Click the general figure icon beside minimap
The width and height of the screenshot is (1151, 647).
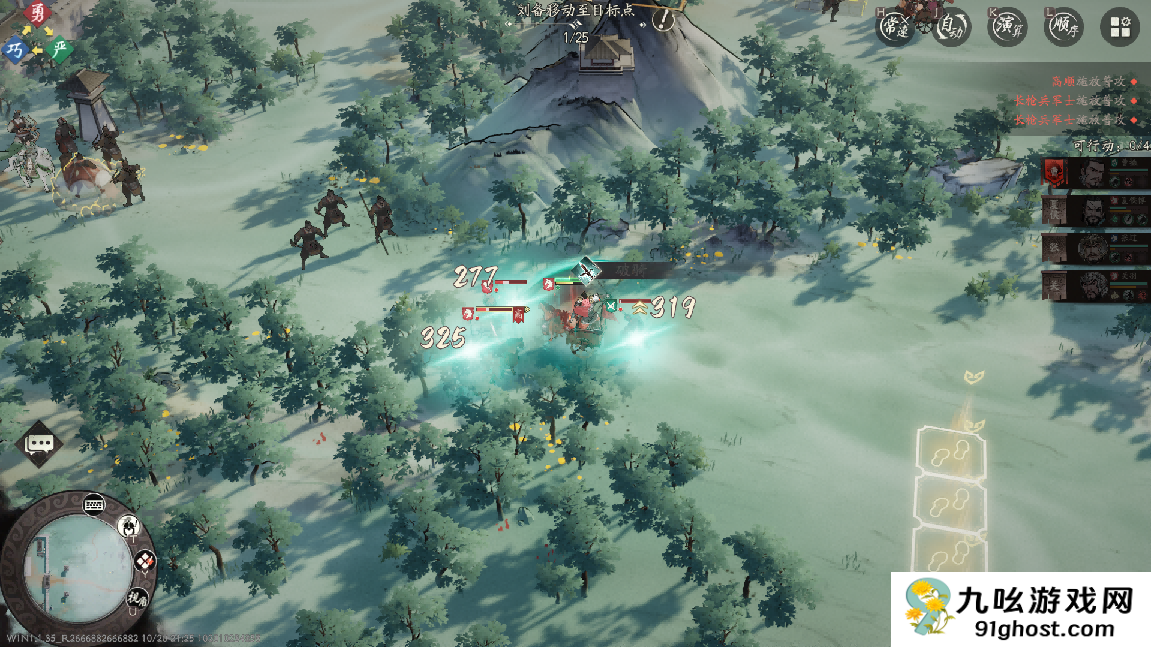129,526
